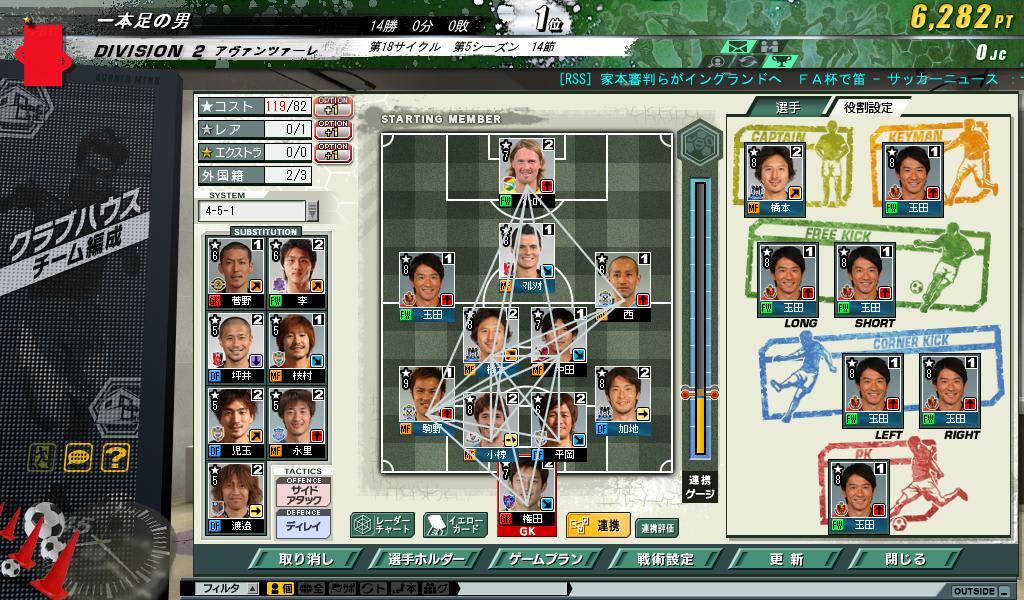Viewport: 1024px width, 600px height.
Task: Click the イエローカード yellow card button
Action: coord(454,525)
